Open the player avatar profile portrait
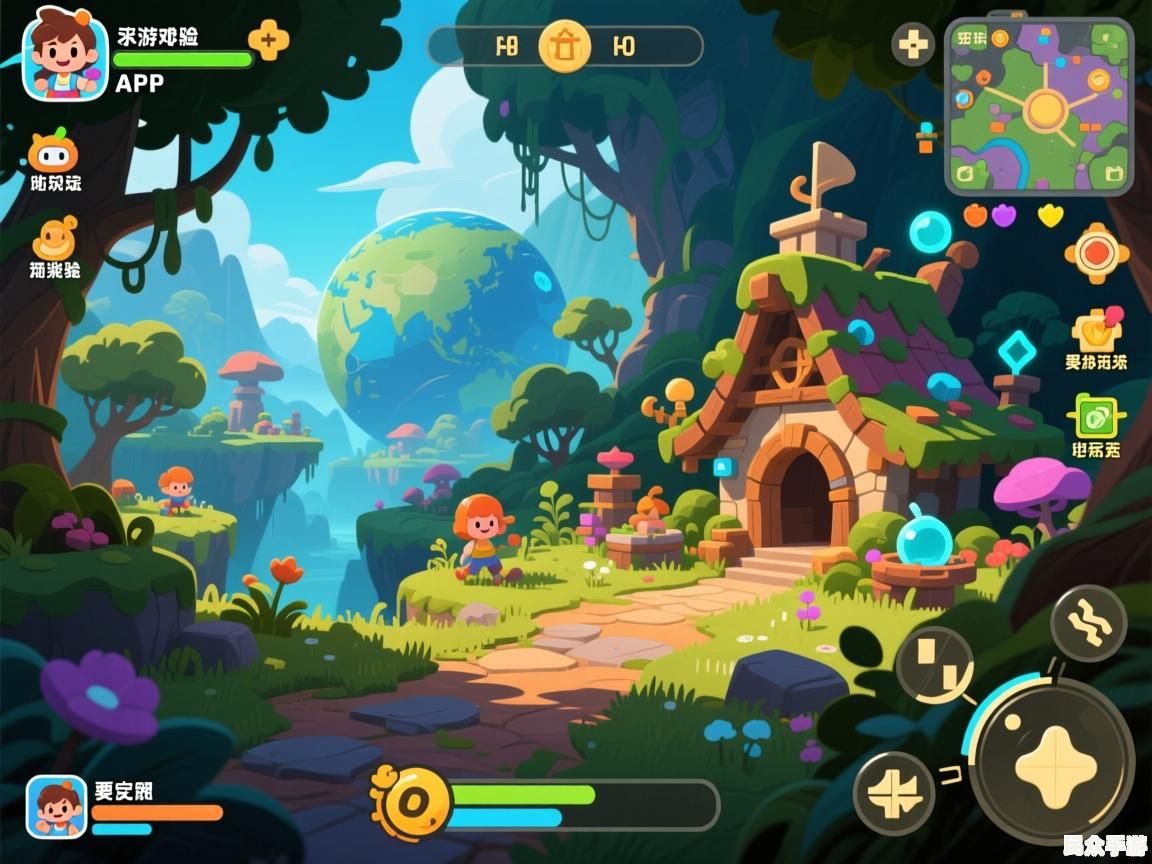Viewport: 1152px width, 864px height. coord(65,54)
